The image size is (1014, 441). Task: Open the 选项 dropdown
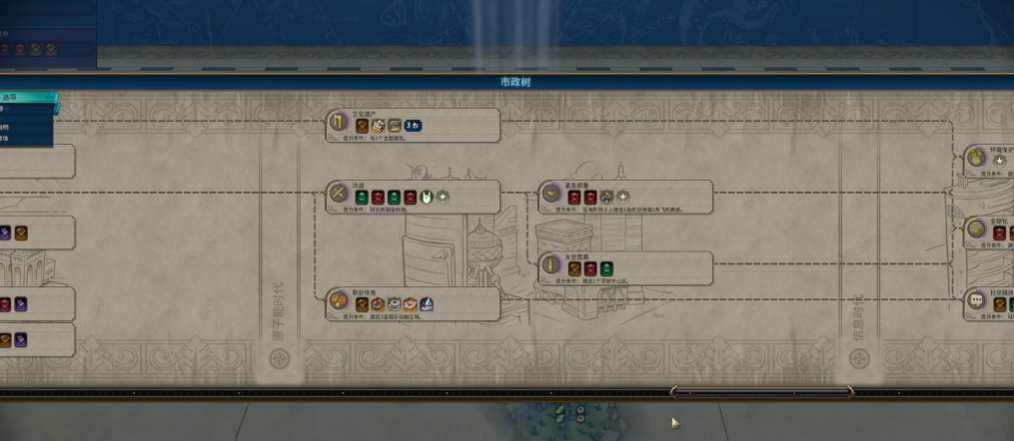tap(27, 97)
